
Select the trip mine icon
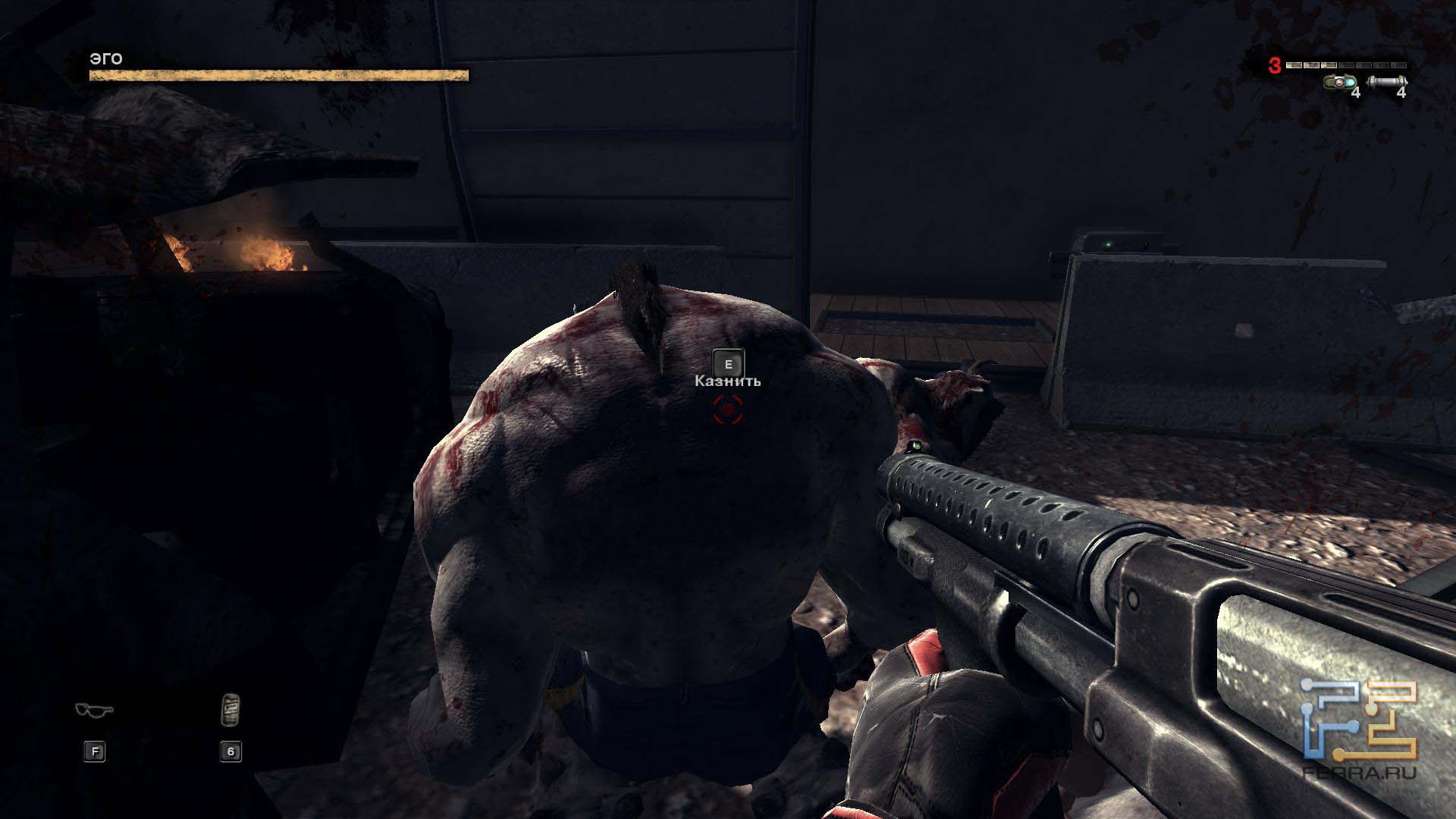click(x=1340, y=82)
